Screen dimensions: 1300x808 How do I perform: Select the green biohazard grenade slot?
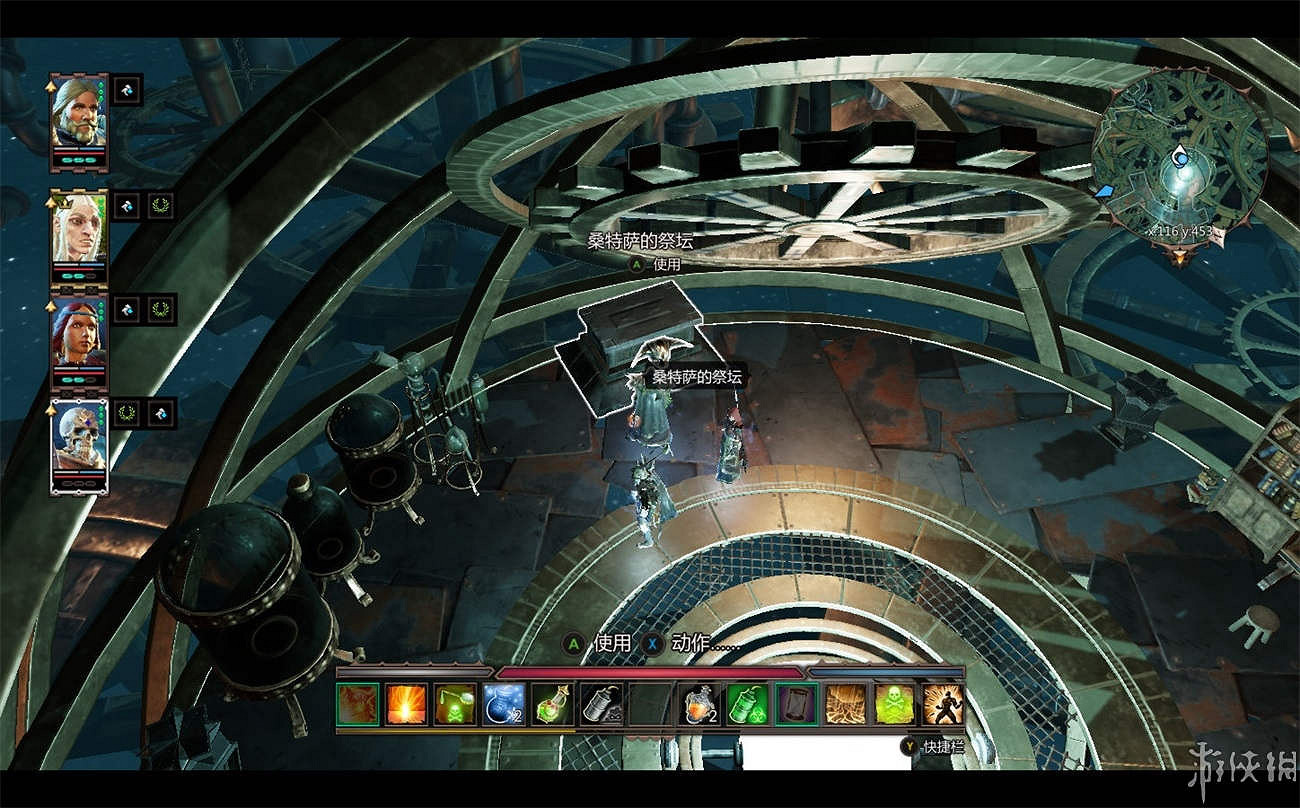(747, 704)
